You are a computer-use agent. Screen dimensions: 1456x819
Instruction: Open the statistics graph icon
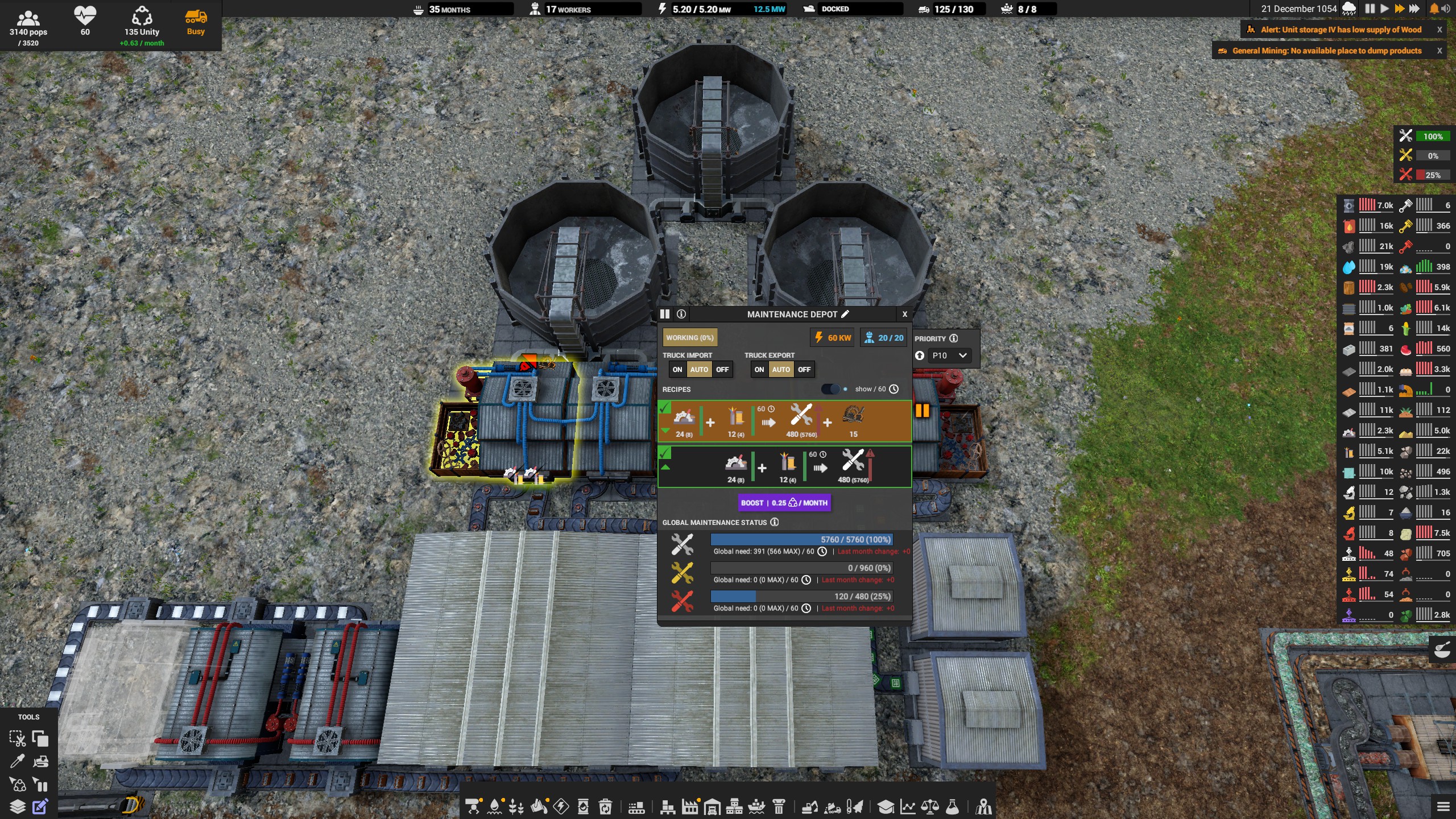tap(908, 806)
